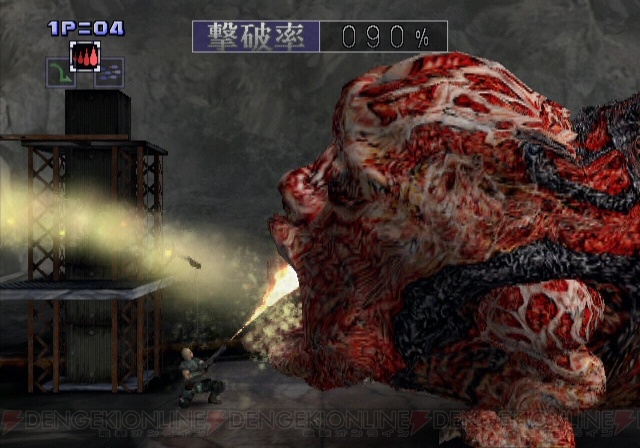Select the red flame weapon icon
Viewport: 640px width, 448px height.
[84, 55]
